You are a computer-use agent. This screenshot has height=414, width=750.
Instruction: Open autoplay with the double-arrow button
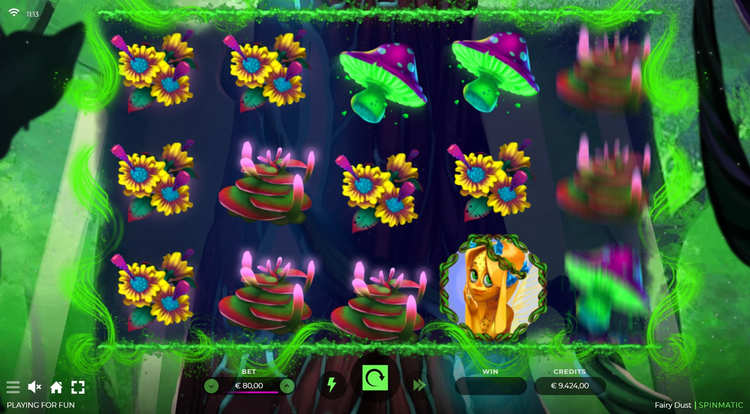pos(420,384)
